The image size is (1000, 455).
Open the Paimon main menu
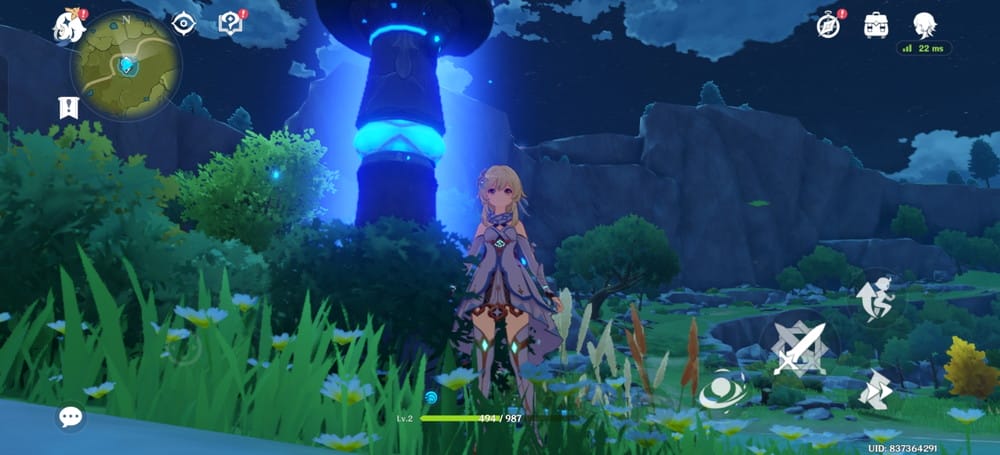click(x=69, y=25)
